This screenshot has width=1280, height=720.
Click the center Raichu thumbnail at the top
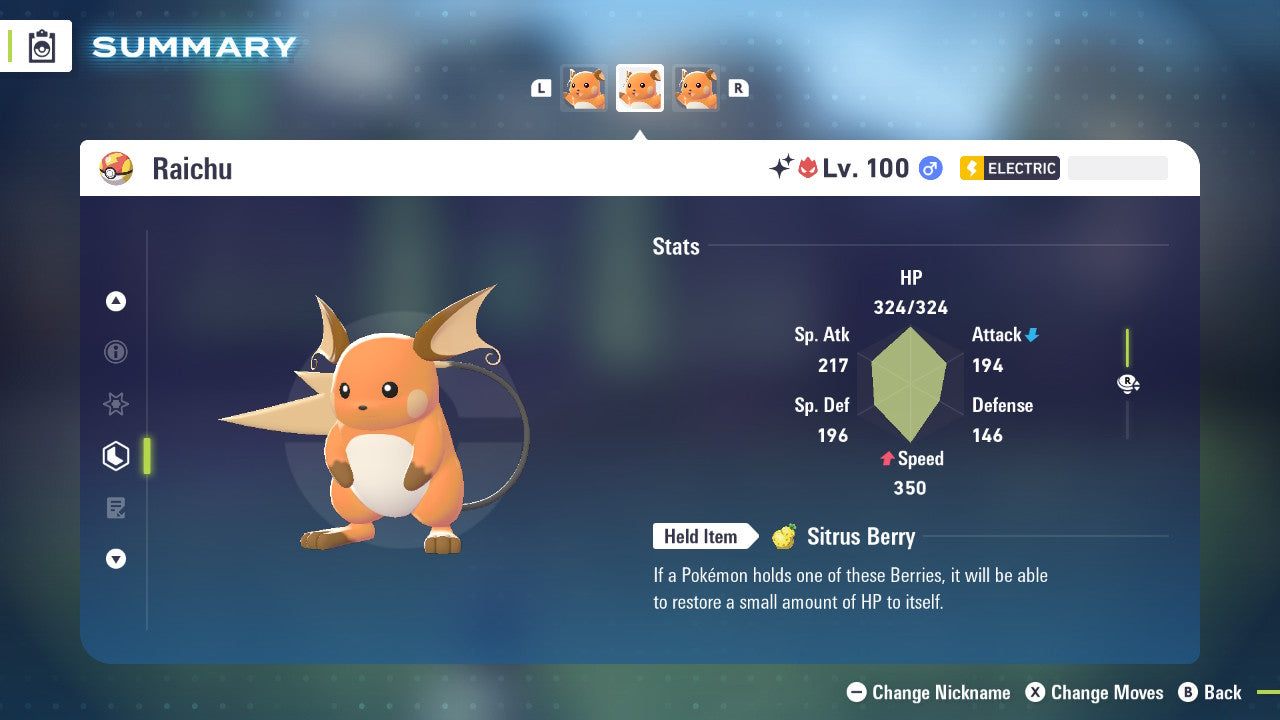(x=640, y=87)
